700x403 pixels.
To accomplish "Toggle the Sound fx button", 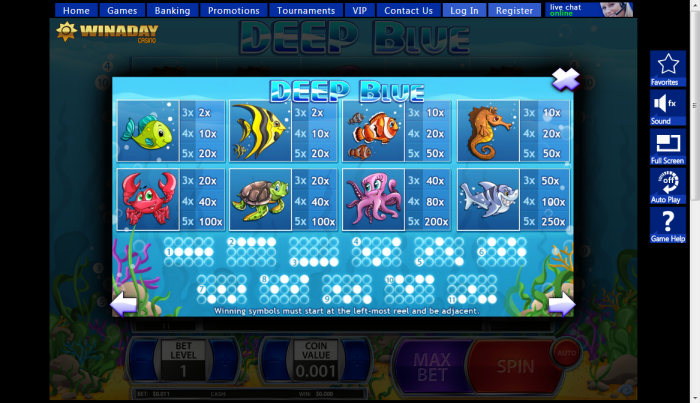I will click(667, 108).
